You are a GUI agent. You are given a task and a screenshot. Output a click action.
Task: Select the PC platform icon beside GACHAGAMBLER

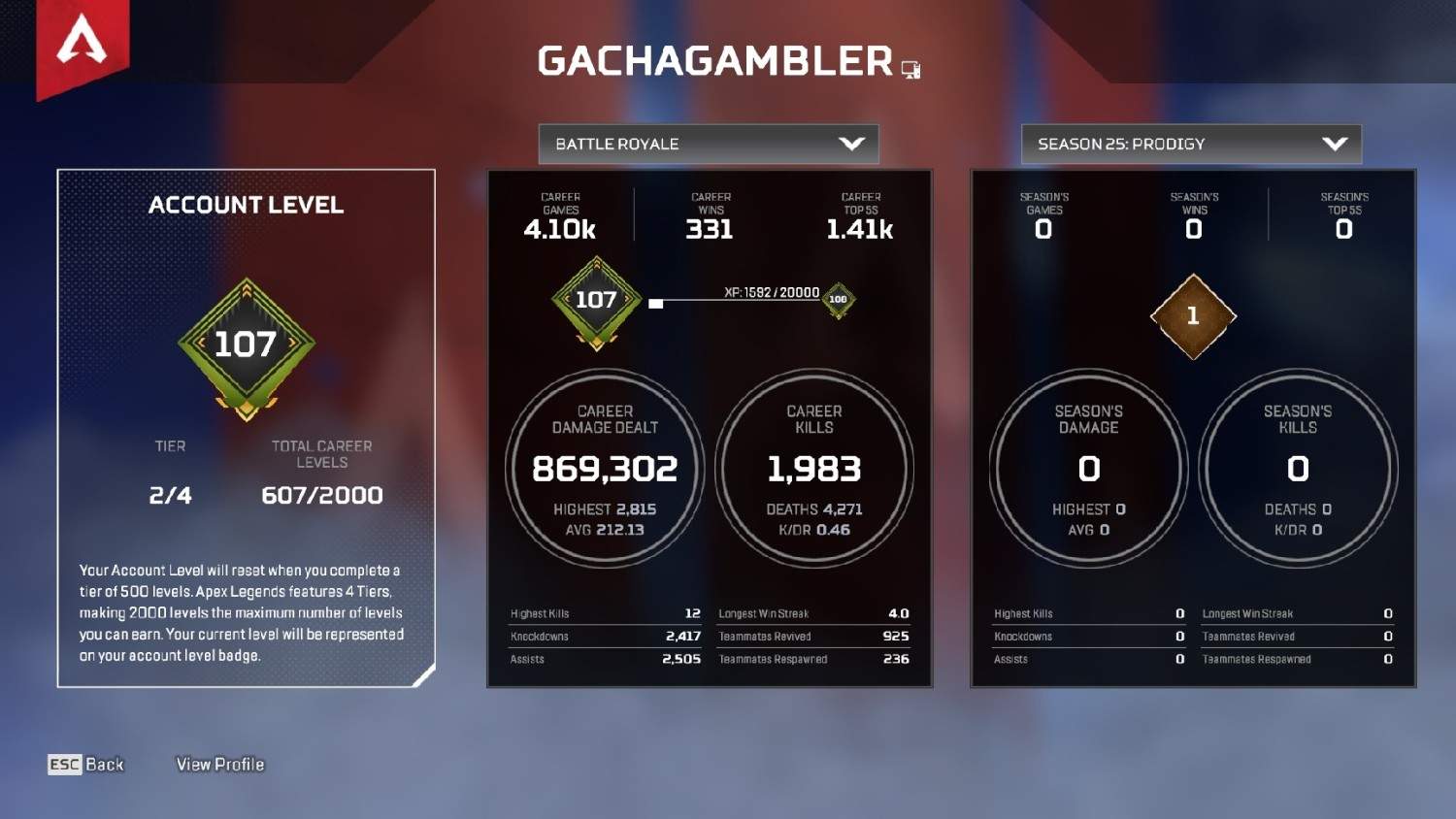[x=910, y=68]
